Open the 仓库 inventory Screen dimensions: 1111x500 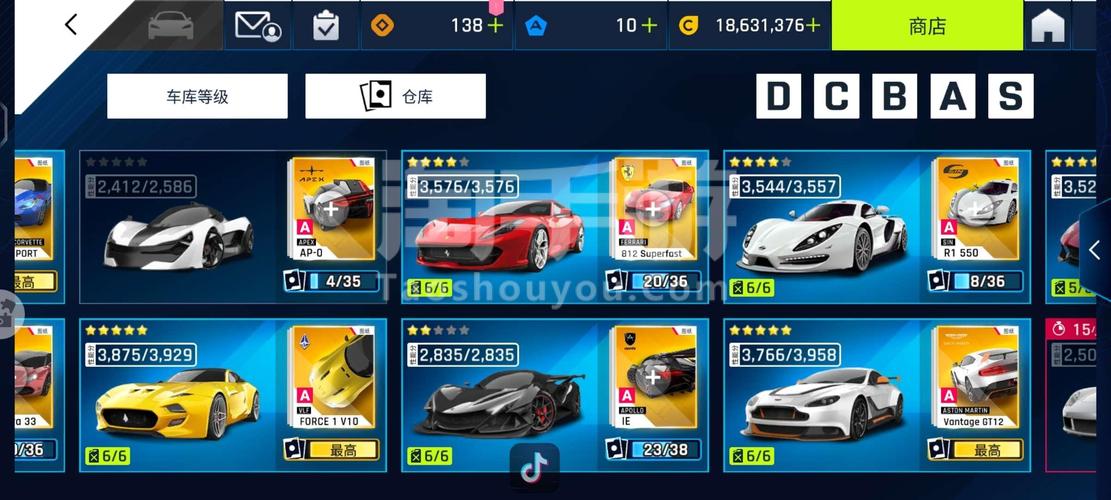pyautogui.click(x=395, y=97)
